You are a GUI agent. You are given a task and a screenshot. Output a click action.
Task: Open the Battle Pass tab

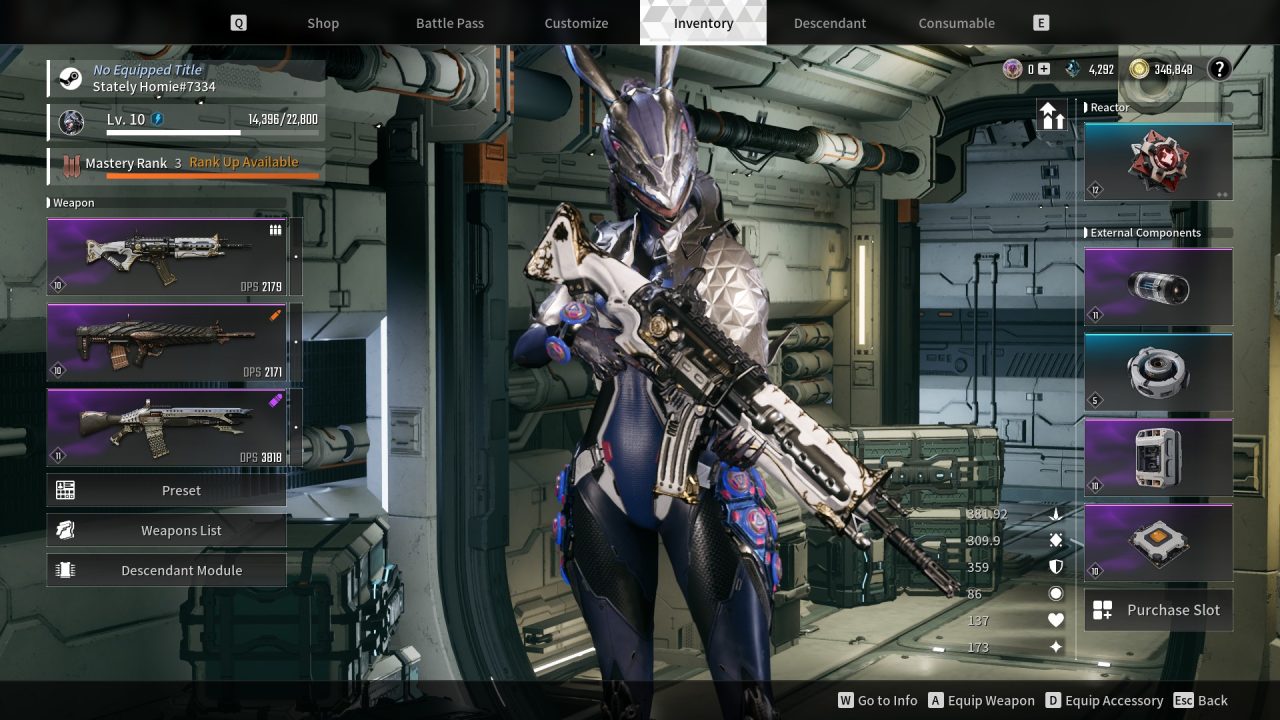(x=450, y=23)
